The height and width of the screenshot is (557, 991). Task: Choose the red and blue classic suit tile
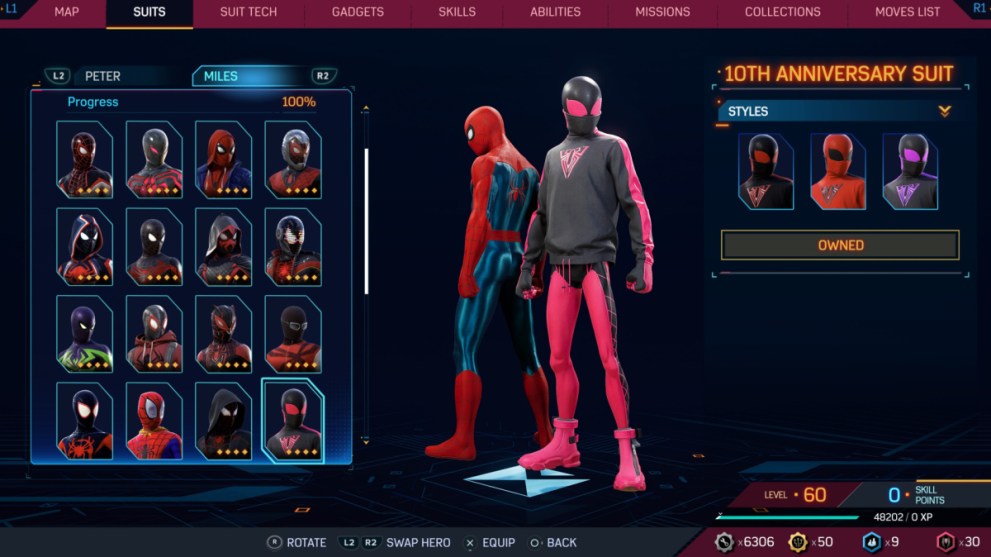(x=154, y=420)
